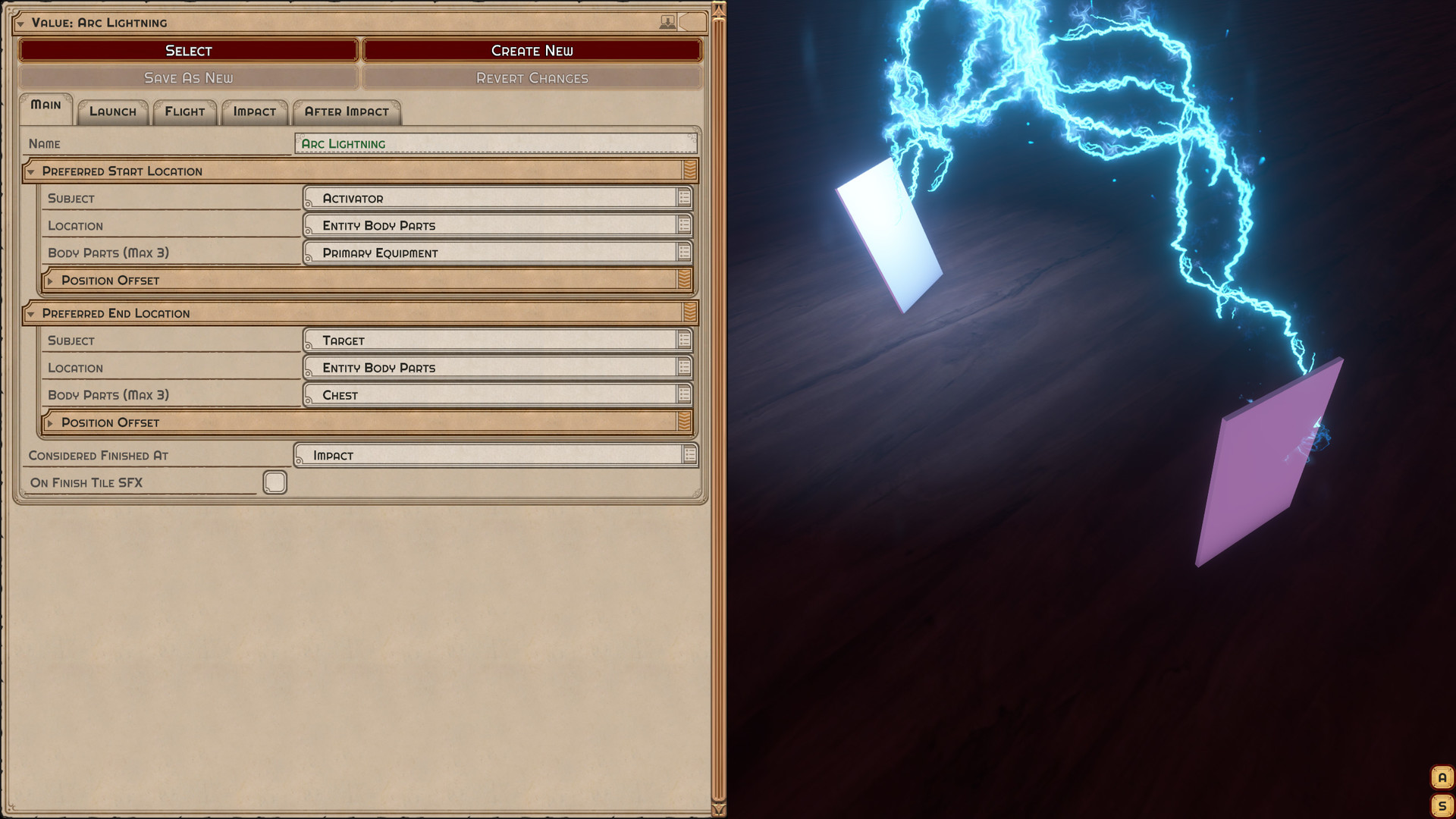
Task: Click the avatar icon in the Value title bar
Action: [x=667, y=22]
